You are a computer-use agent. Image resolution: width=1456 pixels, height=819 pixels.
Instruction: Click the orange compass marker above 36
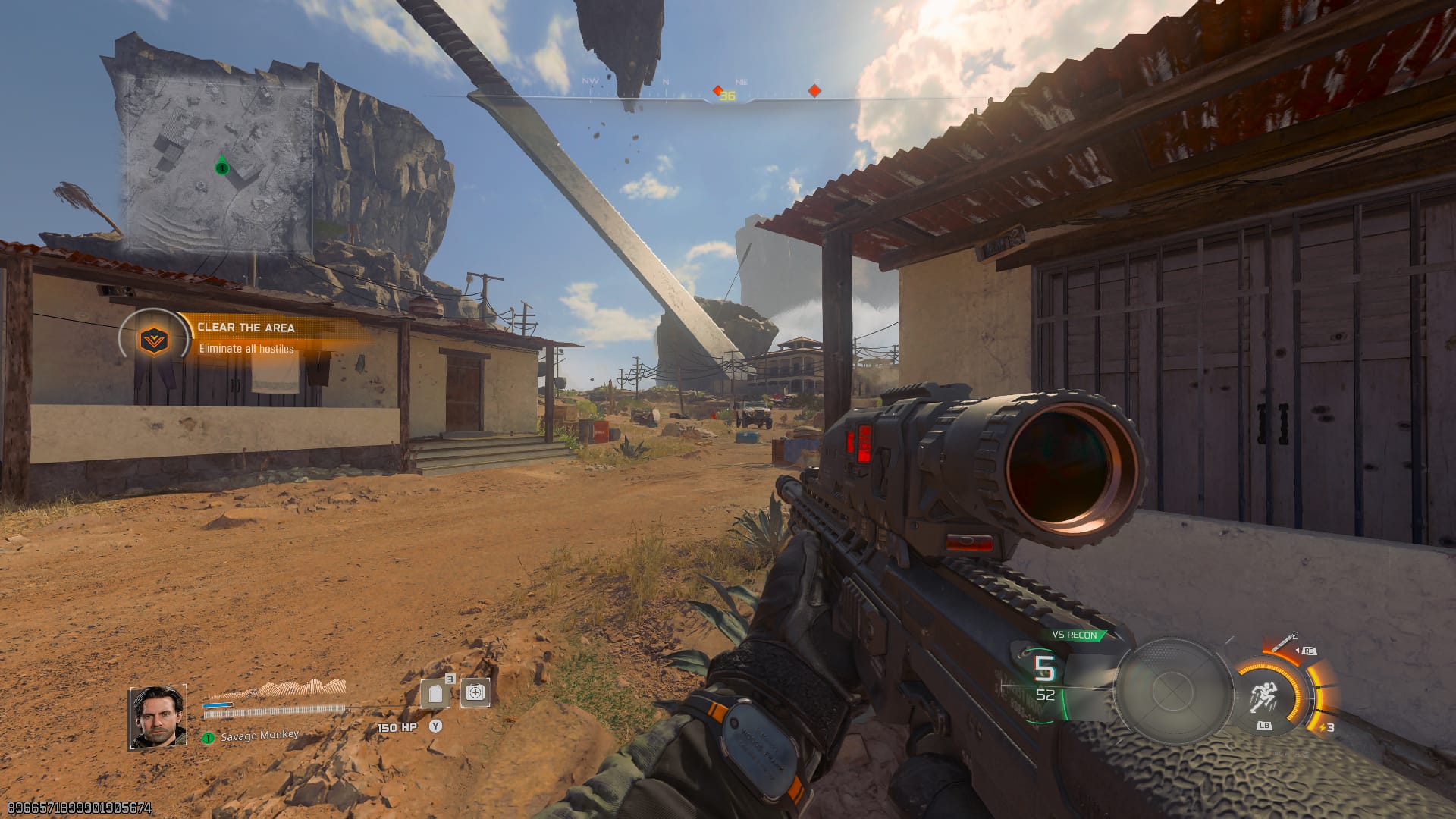click(x=717, y=90)
